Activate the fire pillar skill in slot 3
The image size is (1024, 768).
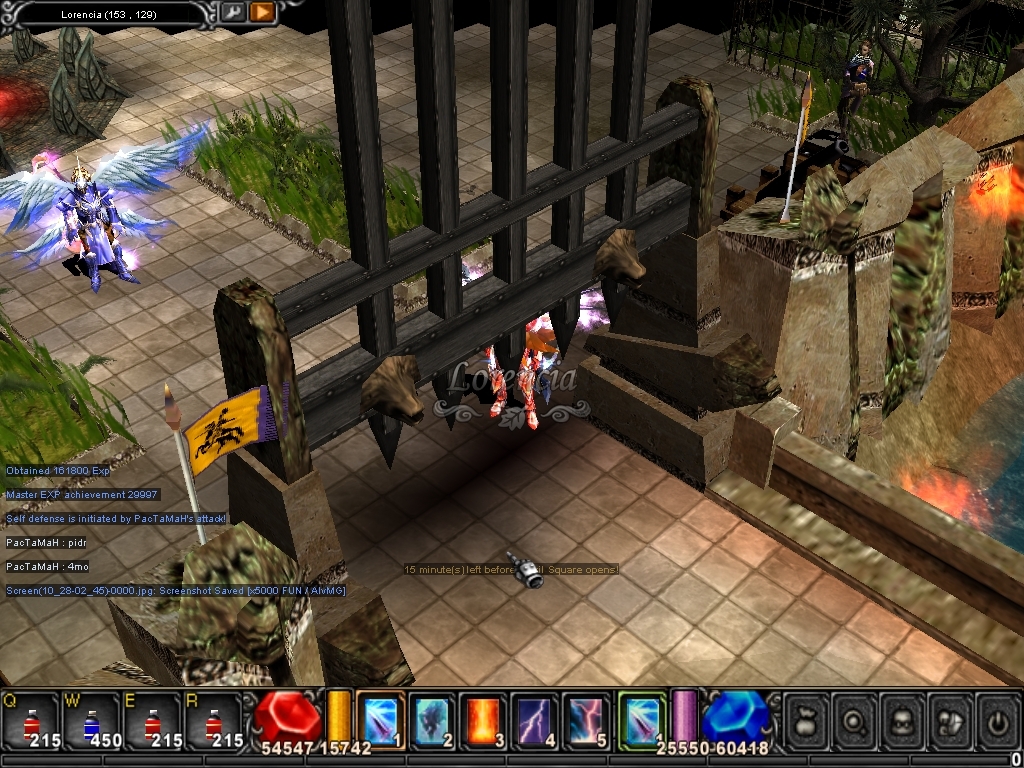tap(484, 720)
